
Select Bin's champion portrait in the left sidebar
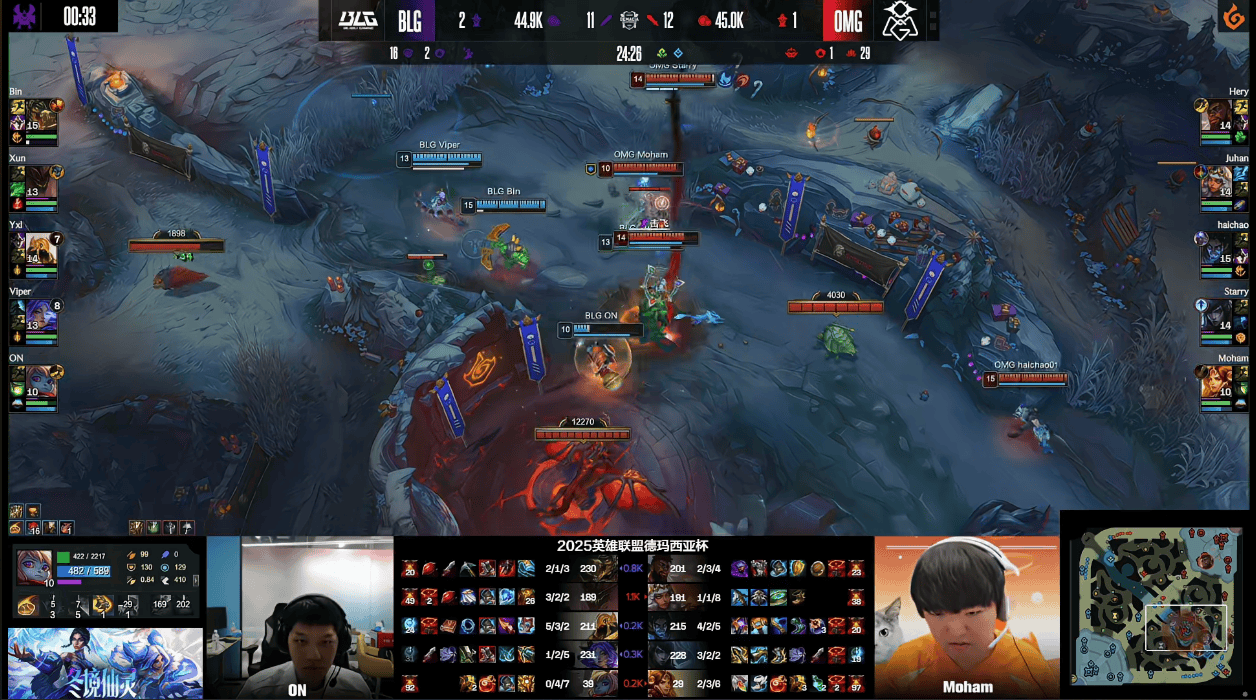(x=40, y=112)
